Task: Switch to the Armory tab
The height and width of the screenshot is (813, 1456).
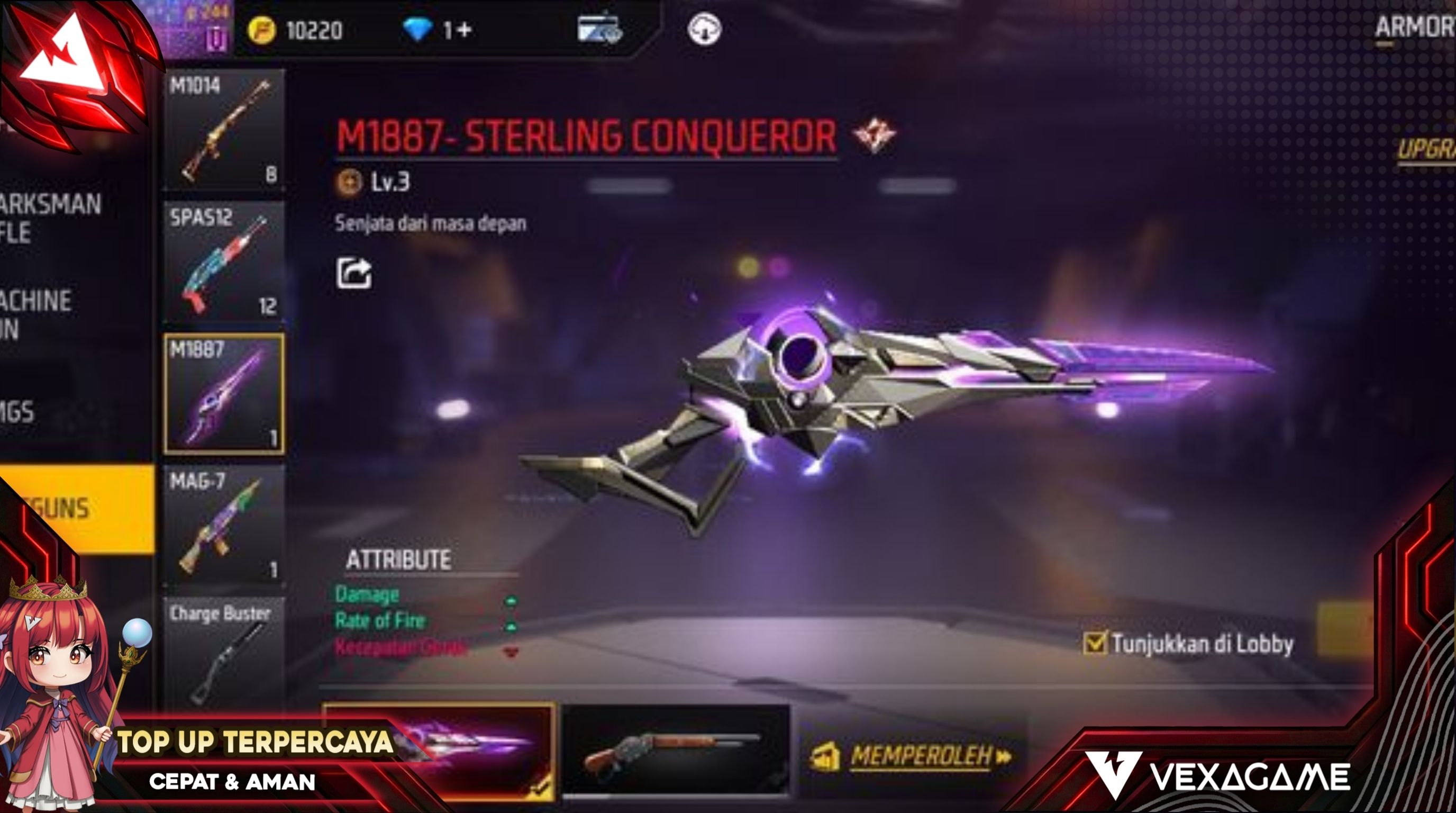Action: (x=1414, y=27)
